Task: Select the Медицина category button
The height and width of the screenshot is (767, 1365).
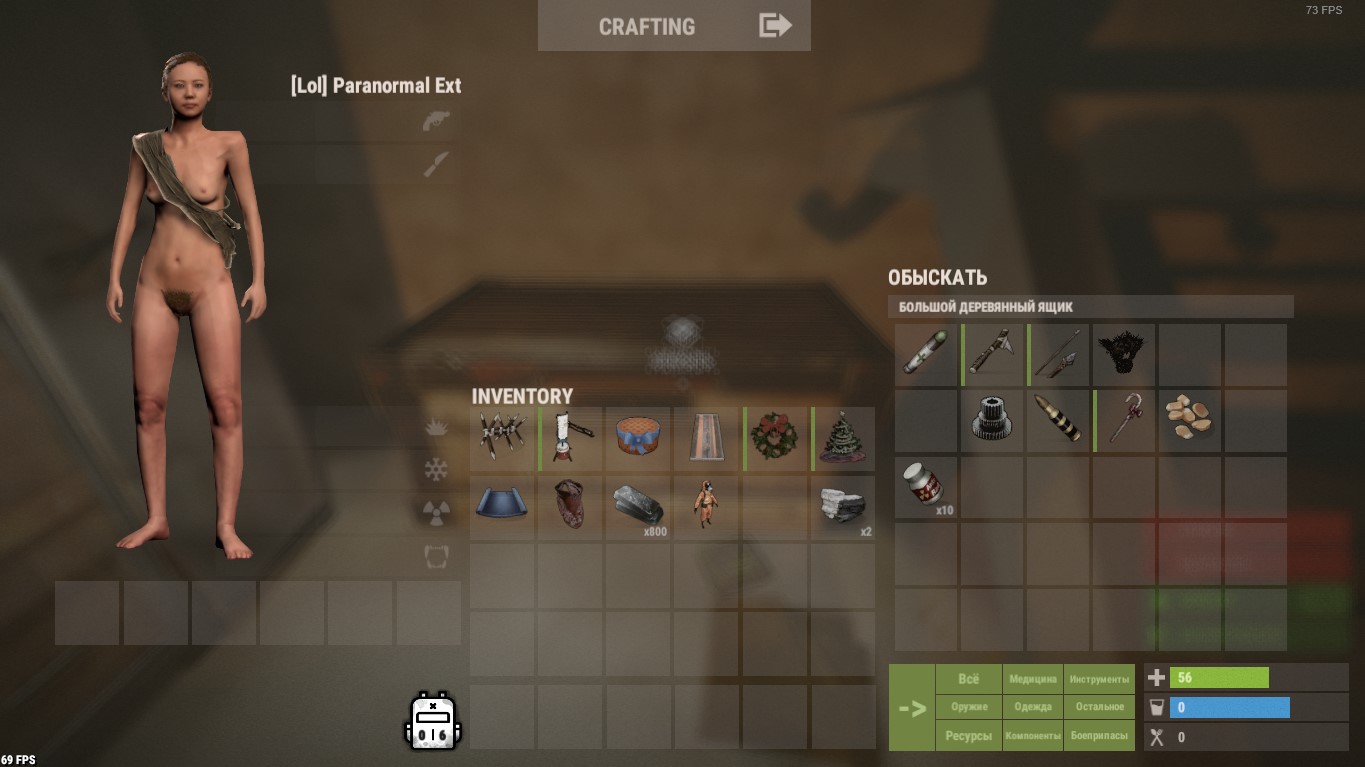Action: tap(1033, 679)
